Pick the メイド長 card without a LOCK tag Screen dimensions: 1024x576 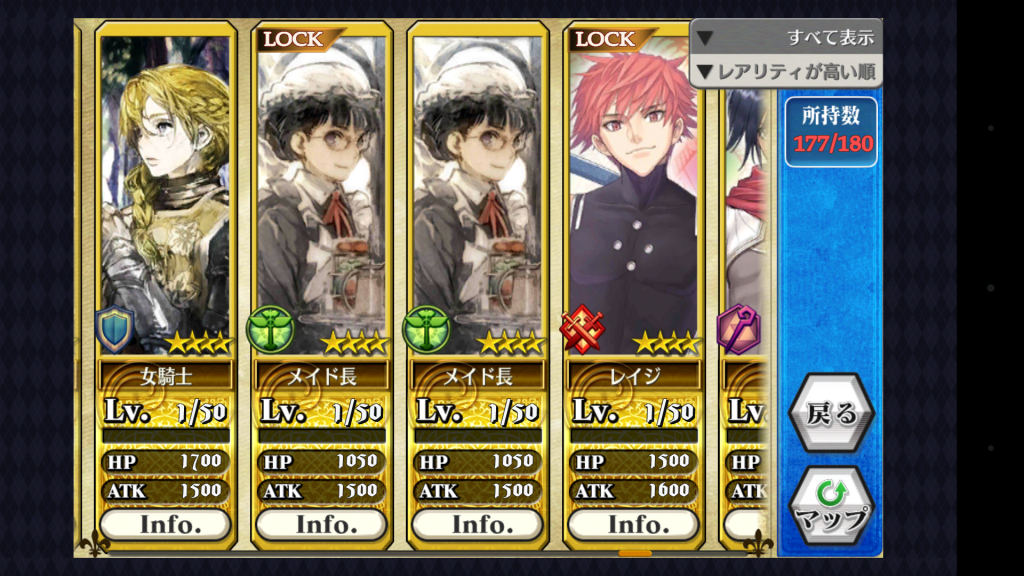[478, 190]
